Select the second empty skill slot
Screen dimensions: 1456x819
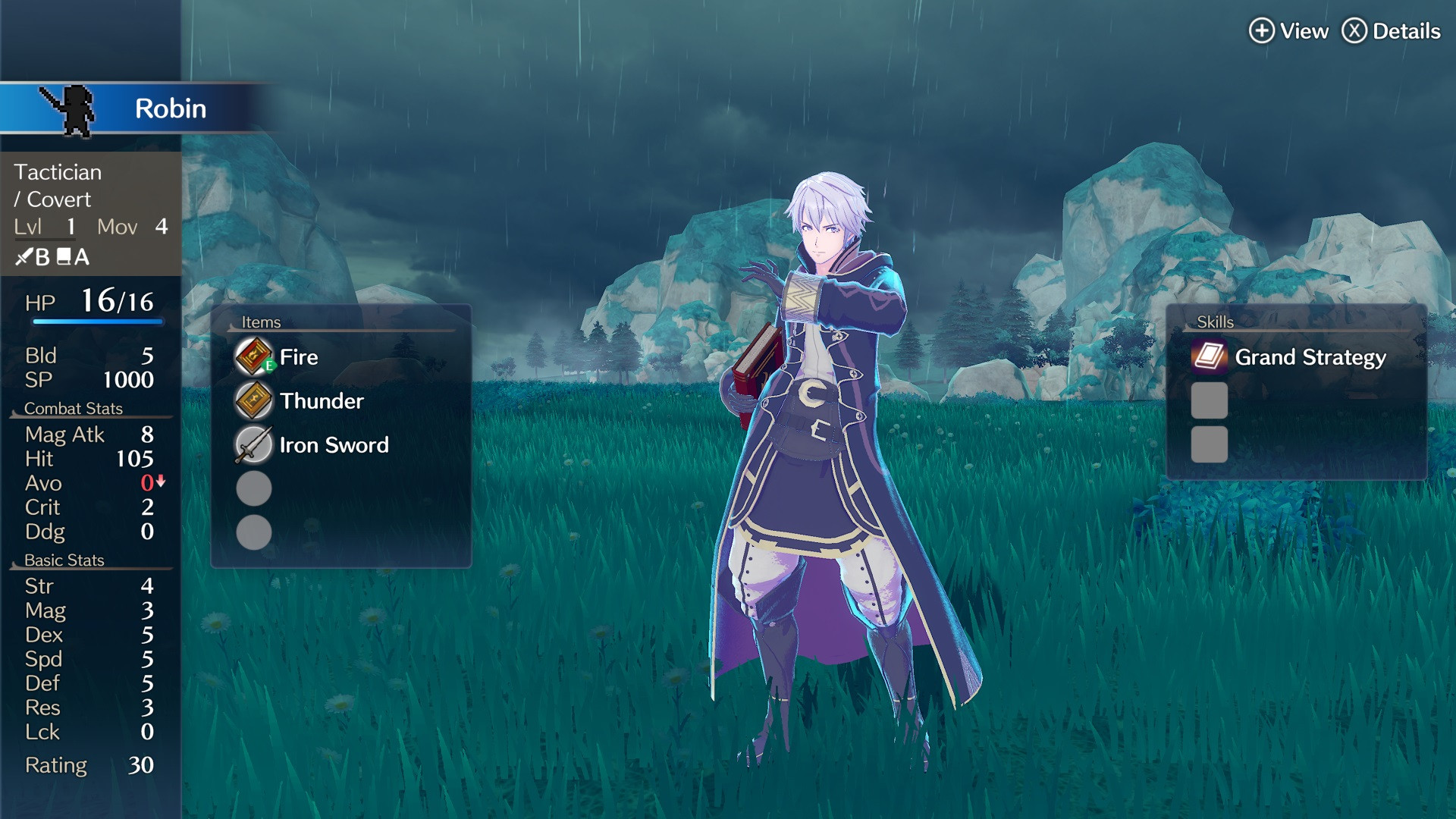[x=1209, y=446]
